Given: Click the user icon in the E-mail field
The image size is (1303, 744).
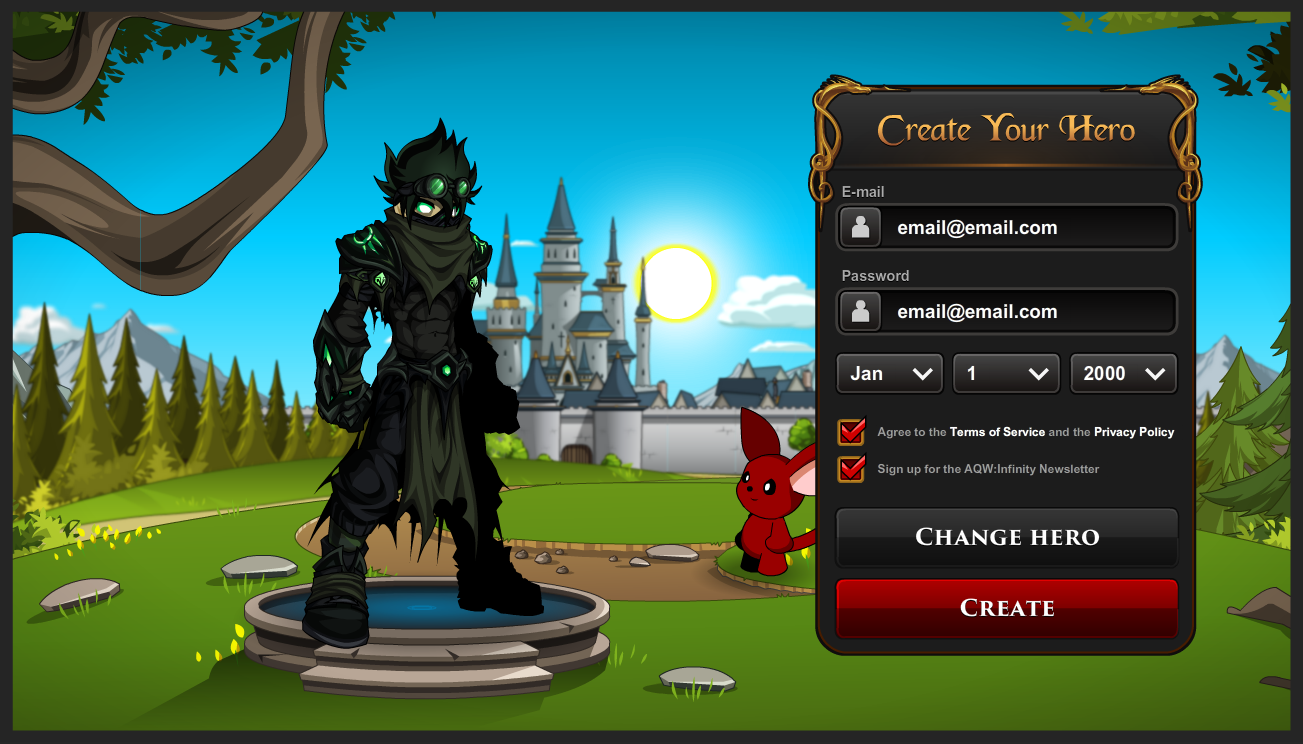Looking at the screenshot, I should (x=860, y=227).
